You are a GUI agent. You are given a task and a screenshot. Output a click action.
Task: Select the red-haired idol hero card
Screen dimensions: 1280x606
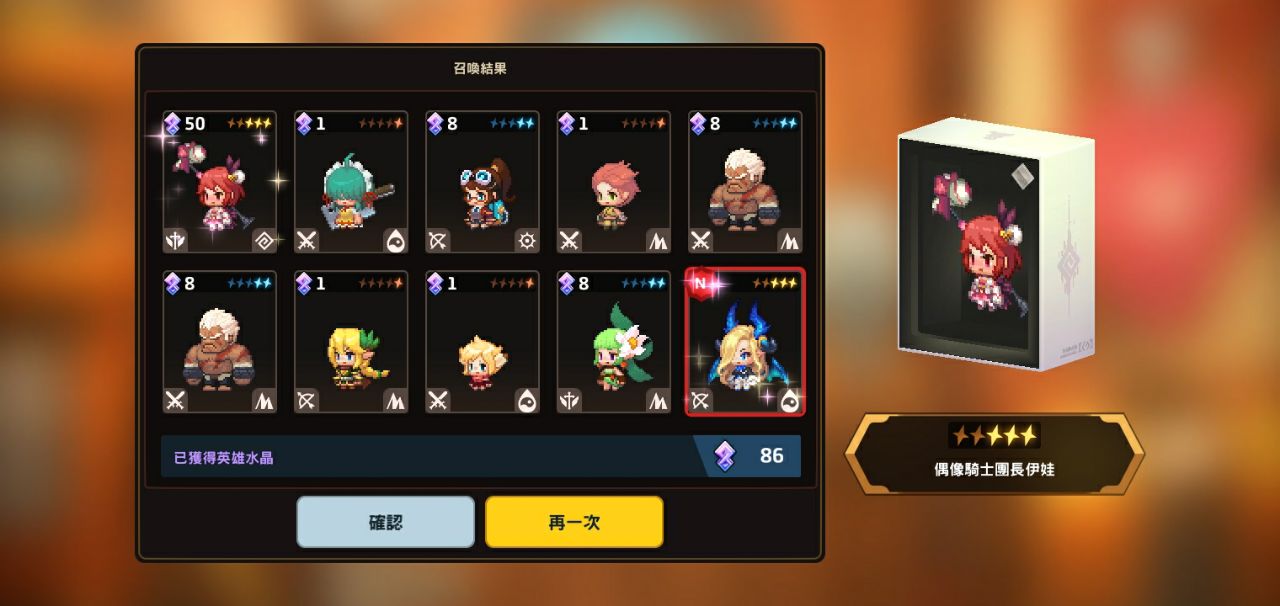click(x=220, y=182)
